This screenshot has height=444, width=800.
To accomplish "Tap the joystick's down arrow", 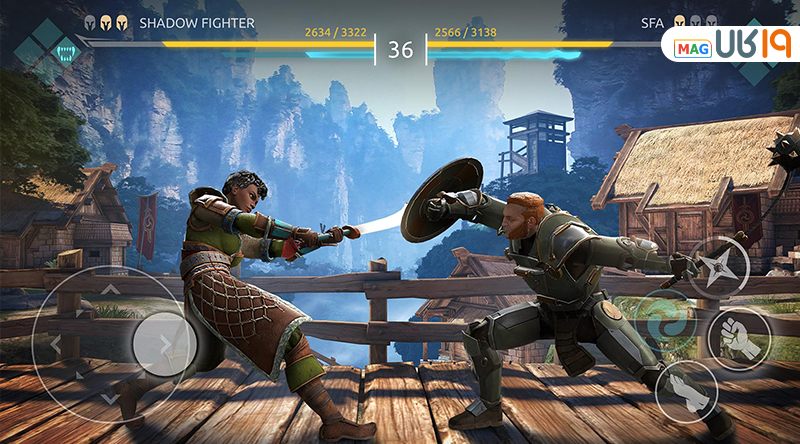I will click(111, 400).
